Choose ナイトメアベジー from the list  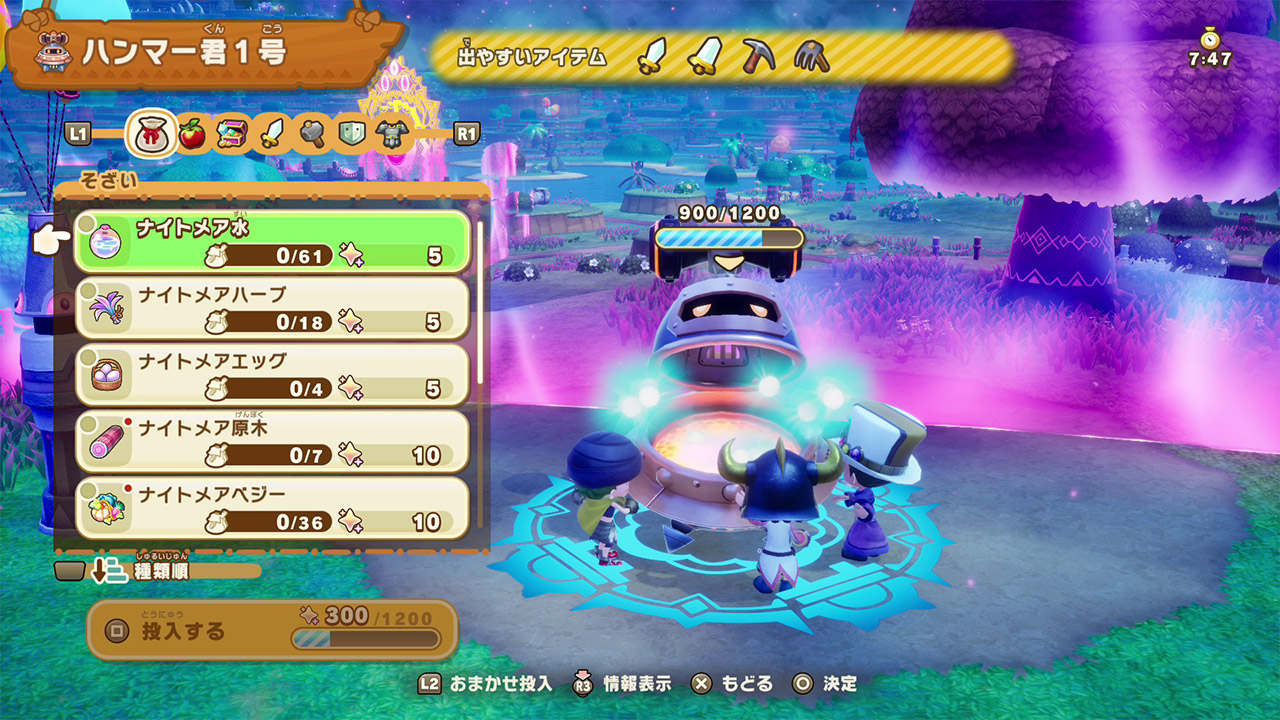[x=272, y=507]
